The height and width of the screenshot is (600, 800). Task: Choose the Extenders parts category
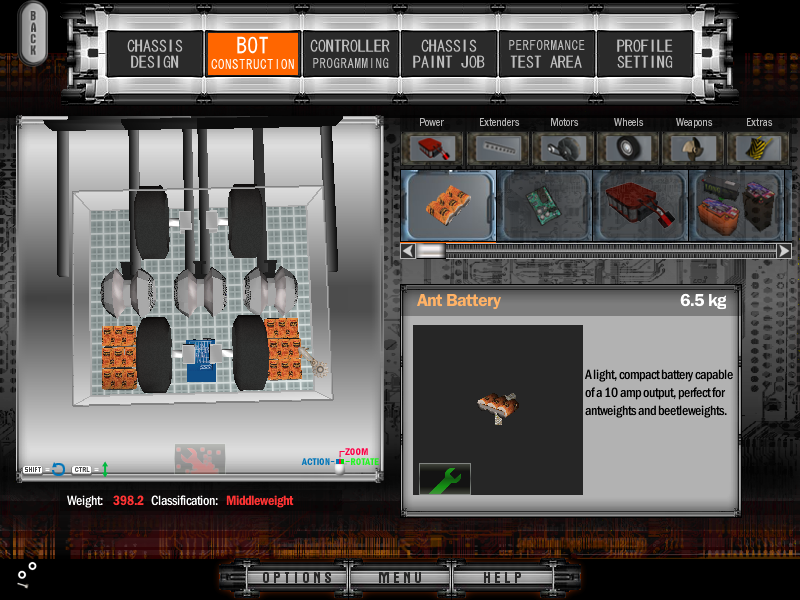click(499, 148)
